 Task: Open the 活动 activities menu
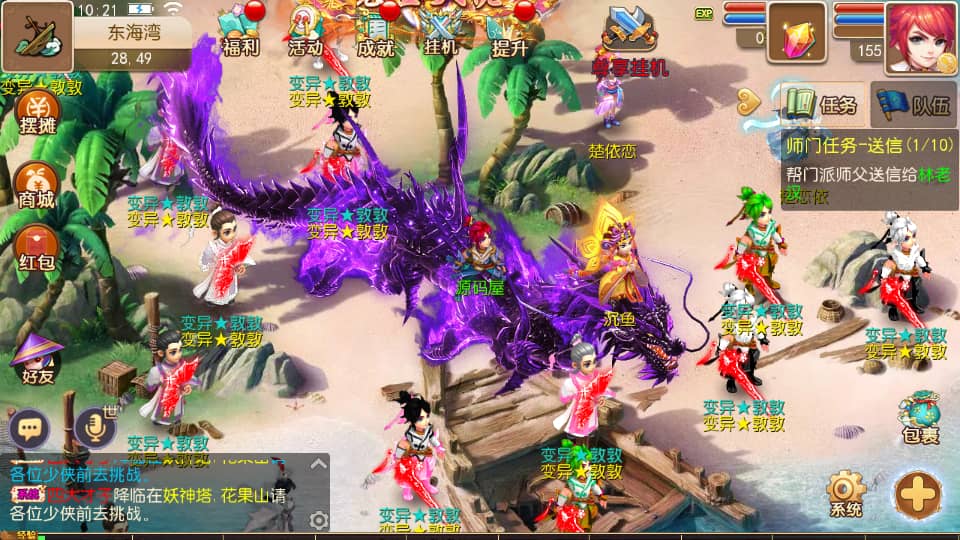click(x=305, y=30)
